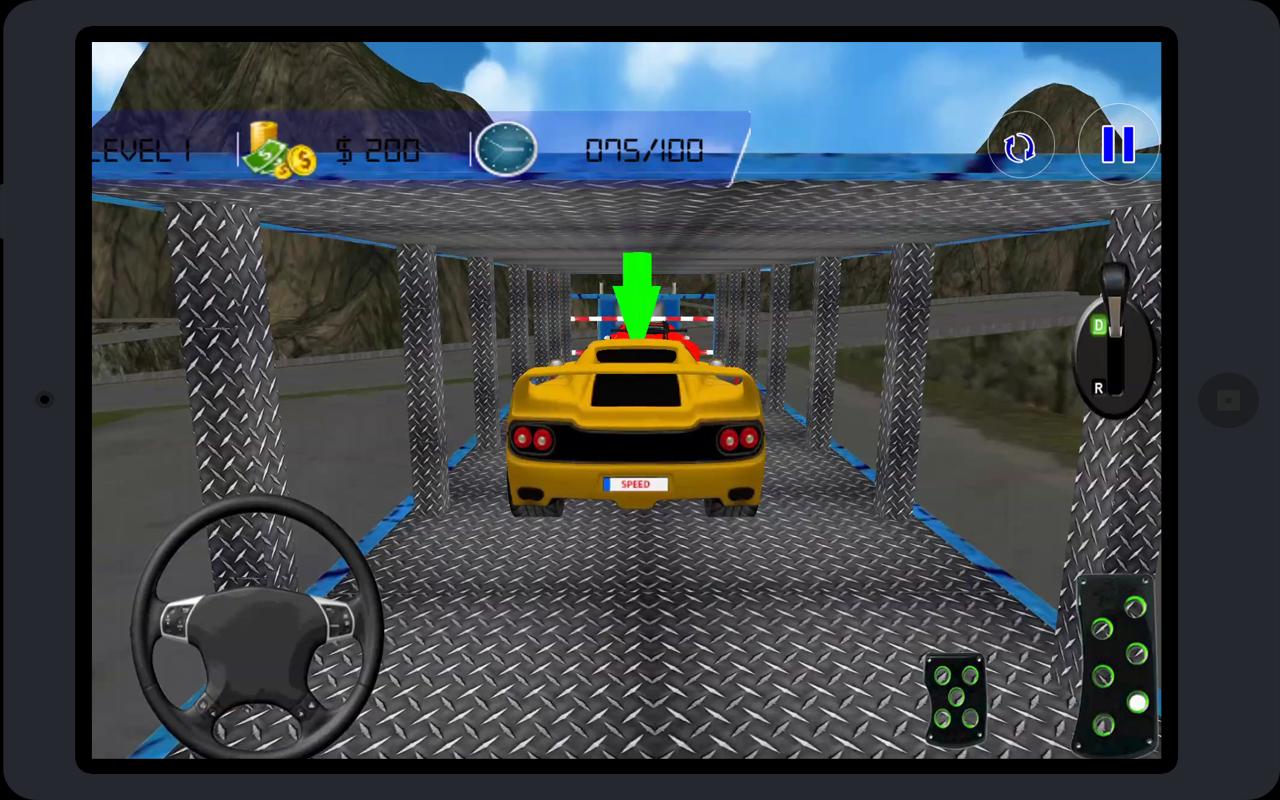Screen dimensions: 1280x800
Task: Tap the front camera dot on the bezel
Action: pos(42,398)
